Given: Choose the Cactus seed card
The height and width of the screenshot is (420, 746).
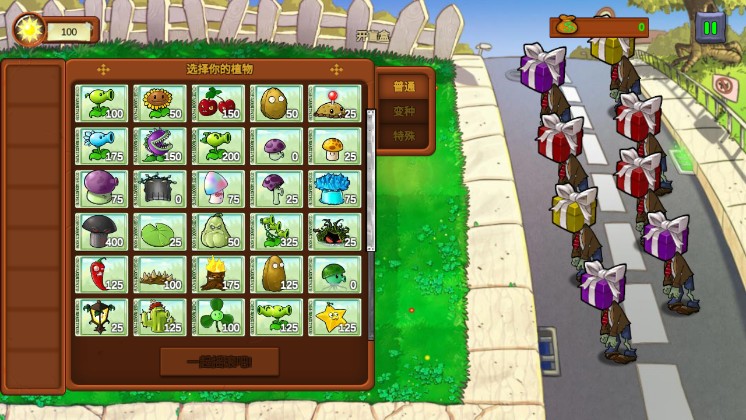Looking at the screenshot, I should [x=160, y=317].
